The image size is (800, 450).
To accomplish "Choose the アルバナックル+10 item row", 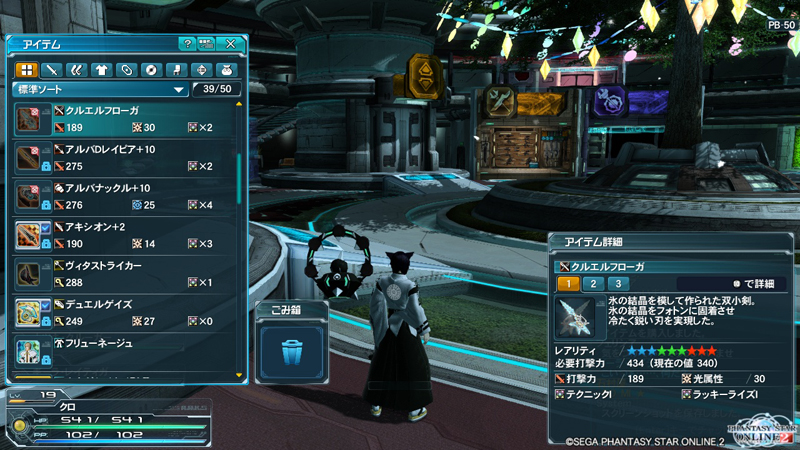I will point(128,197).
